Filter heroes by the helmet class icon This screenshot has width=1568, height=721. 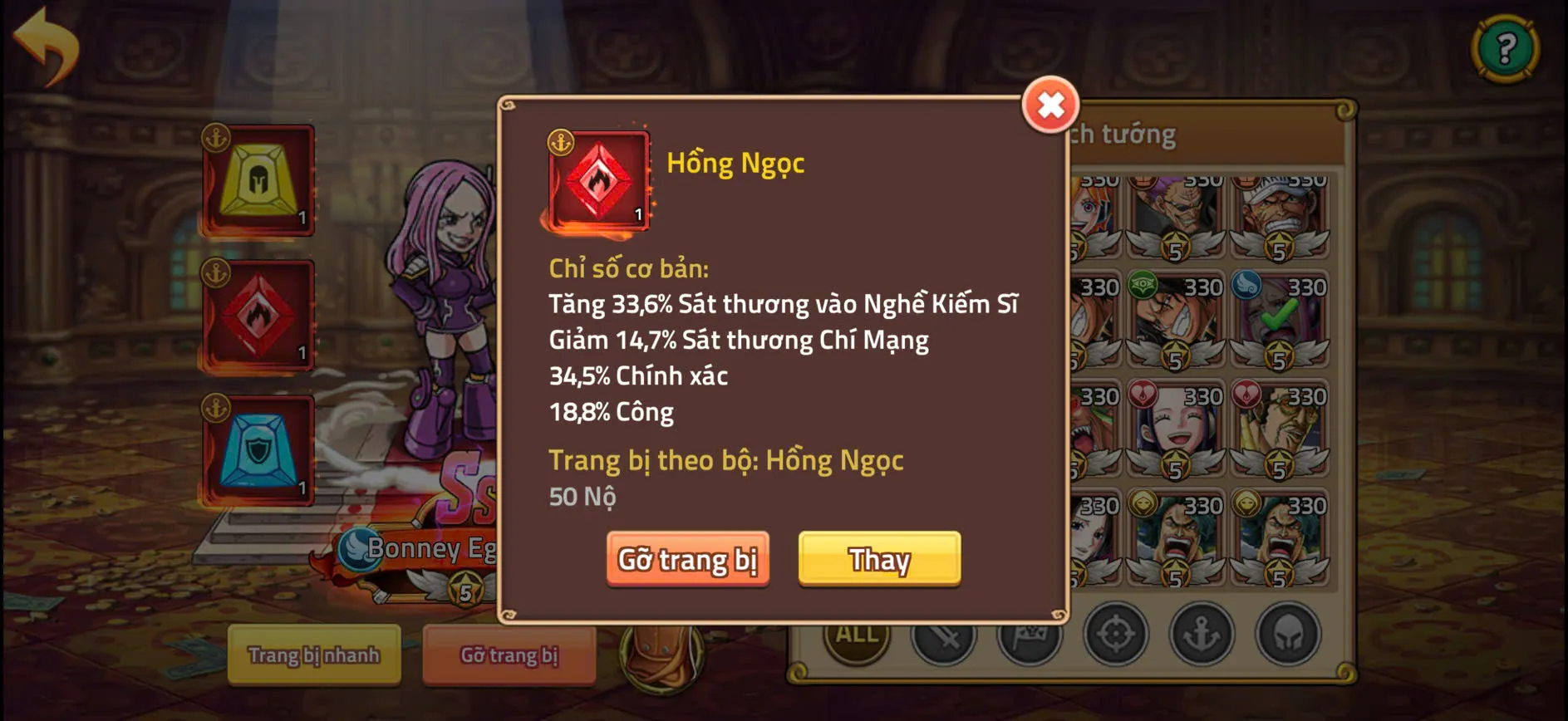tap(1288, 635)
